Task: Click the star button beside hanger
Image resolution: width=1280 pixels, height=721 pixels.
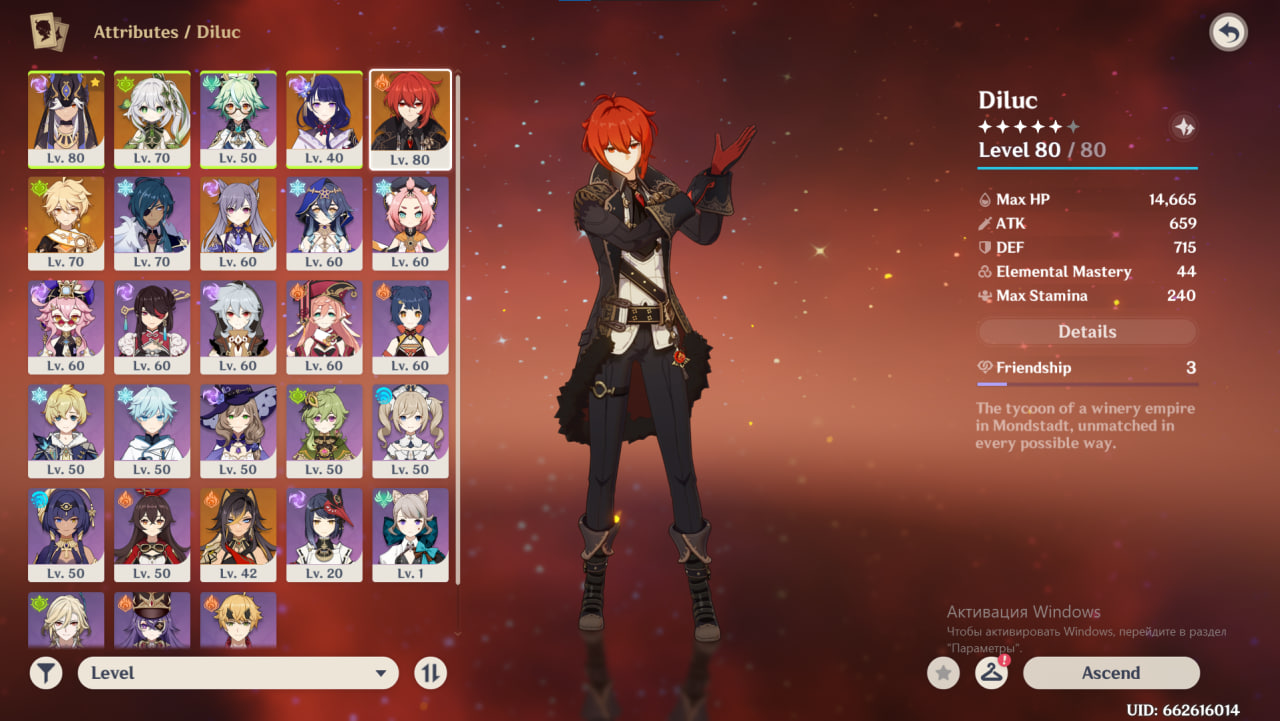Action: click(942, 673)
